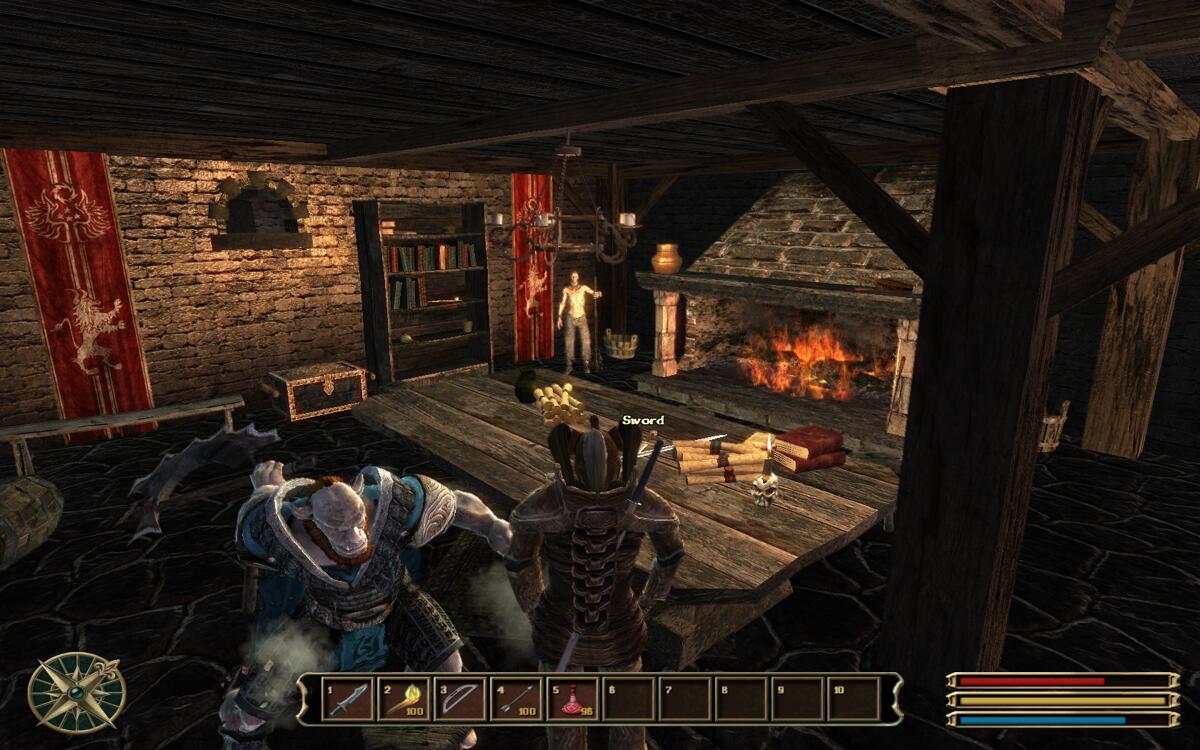Viewport: 1200px width, 750px height.
Task: Click the compass in the corner
Action: coord(76,692)
